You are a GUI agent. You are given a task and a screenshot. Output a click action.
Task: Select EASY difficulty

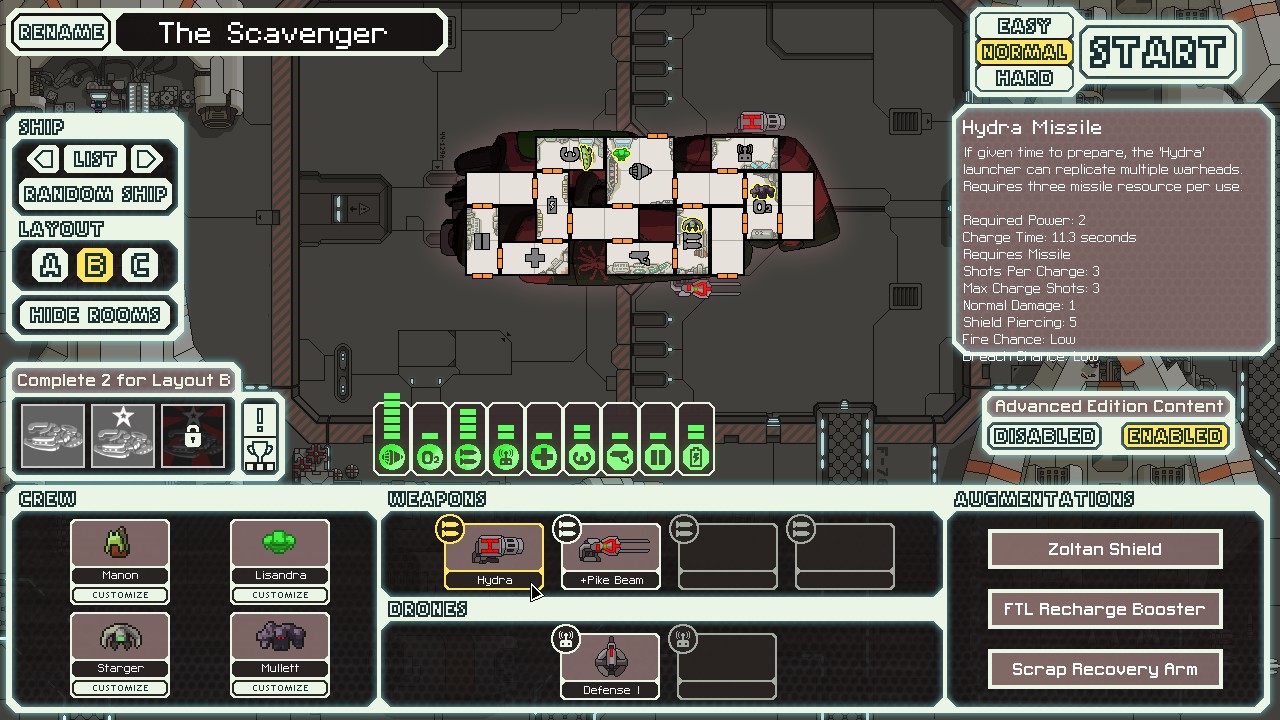[x=1024, y=26]
